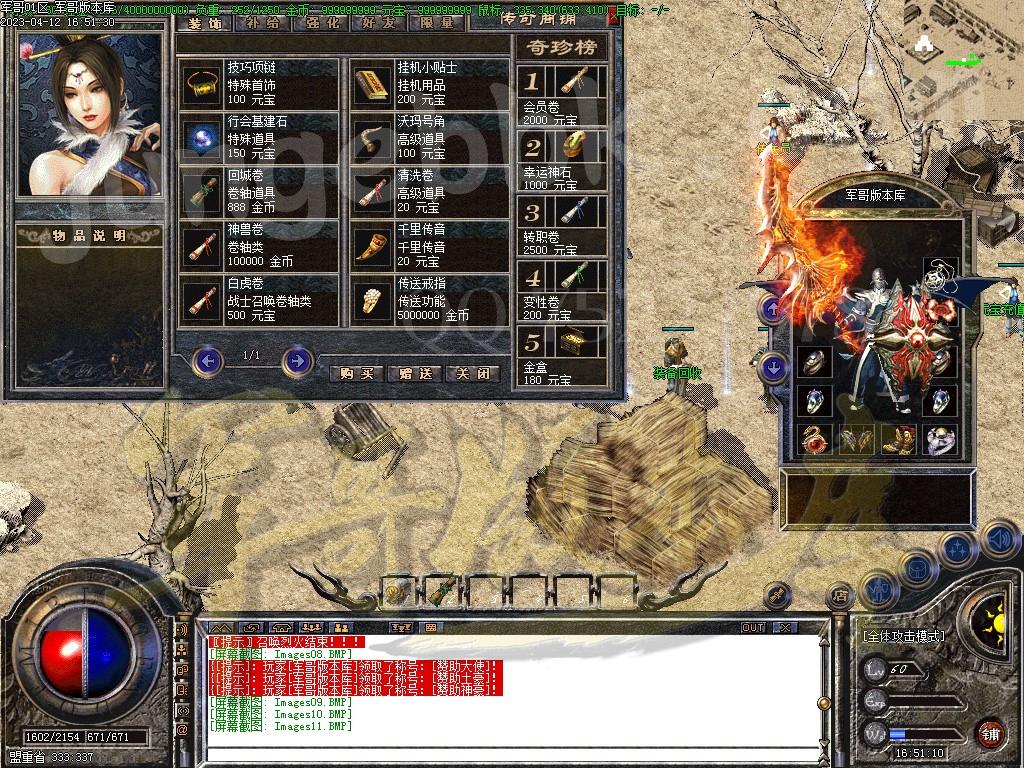The image size is (1024, 768).
Task: Click the 购买 buy button
Action: click(x=356, y=373)
